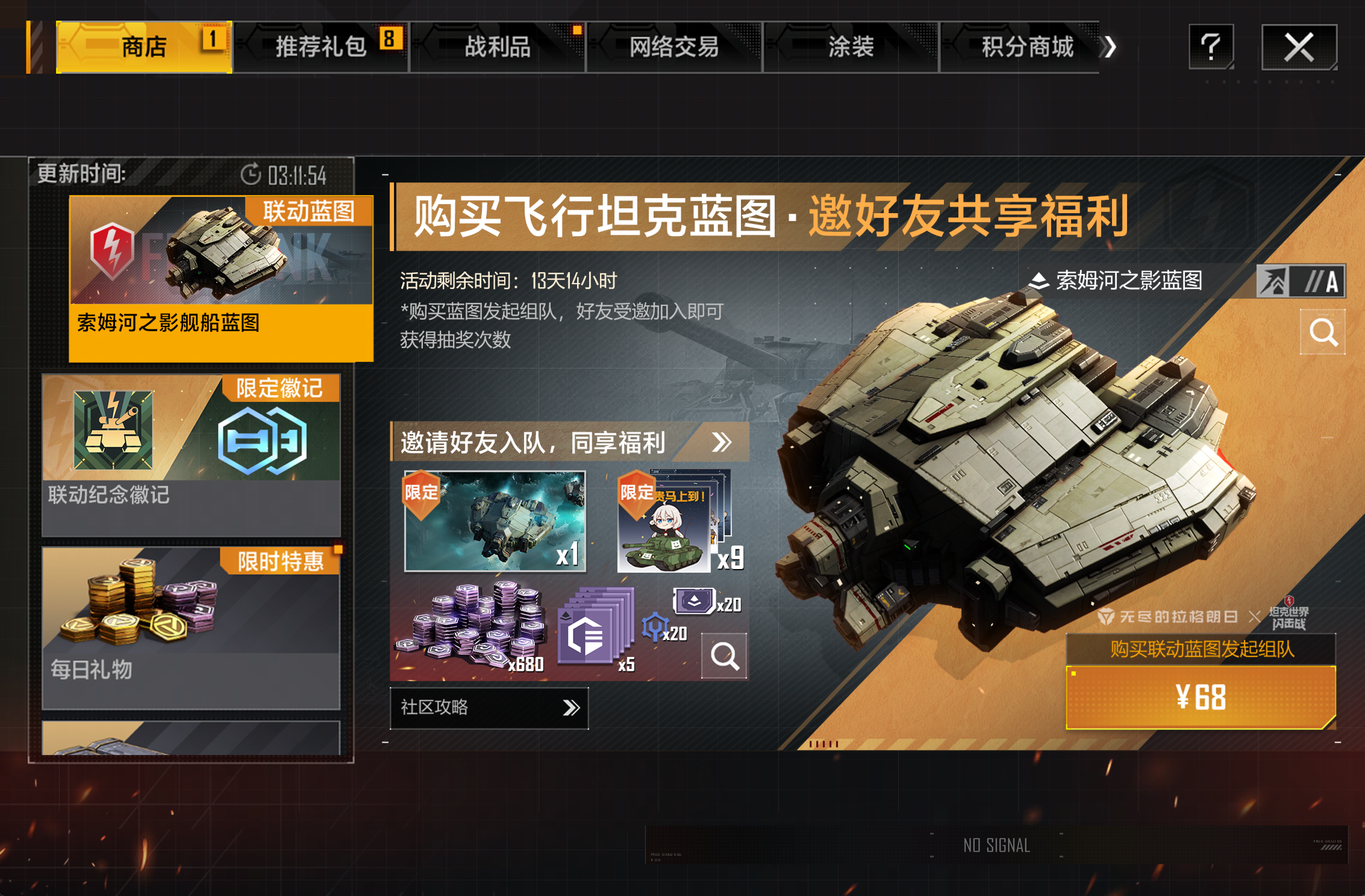Switch to 积分商城 tab

tap(1027, 47)
